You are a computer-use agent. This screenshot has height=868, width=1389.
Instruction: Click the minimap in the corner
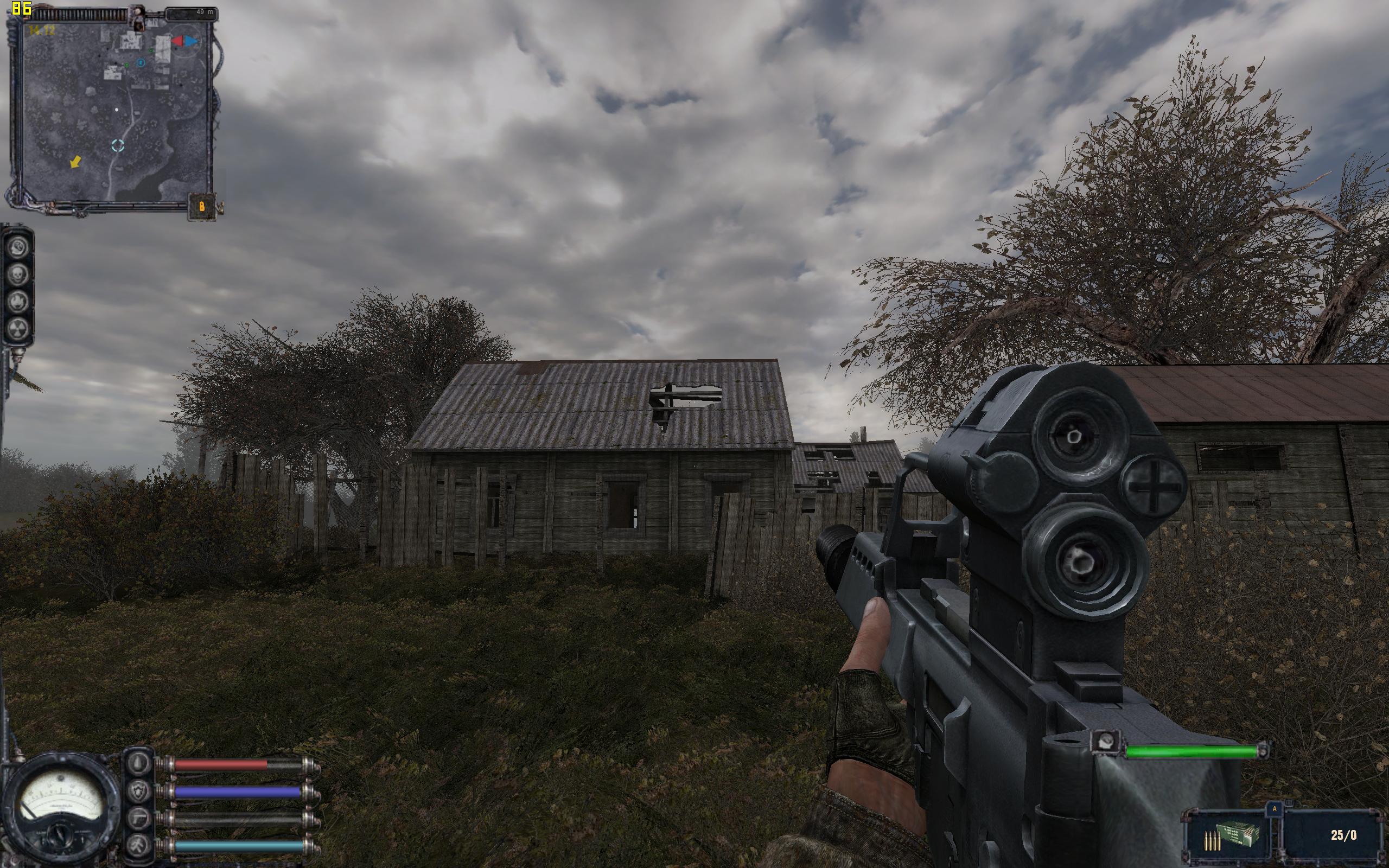pyautogui.click(x=115, y=109)
